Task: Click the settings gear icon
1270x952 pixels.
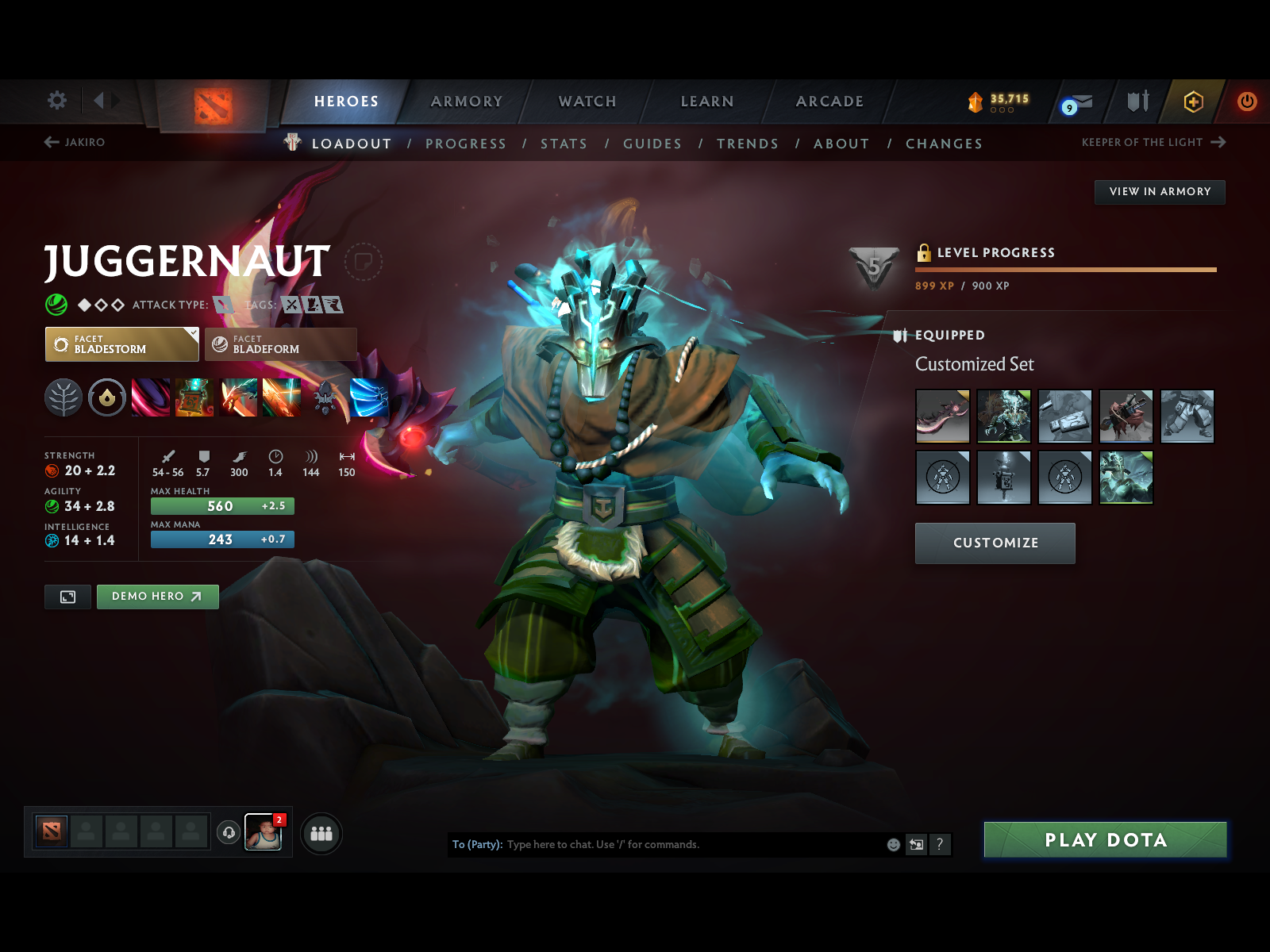Action: [56, 101]
